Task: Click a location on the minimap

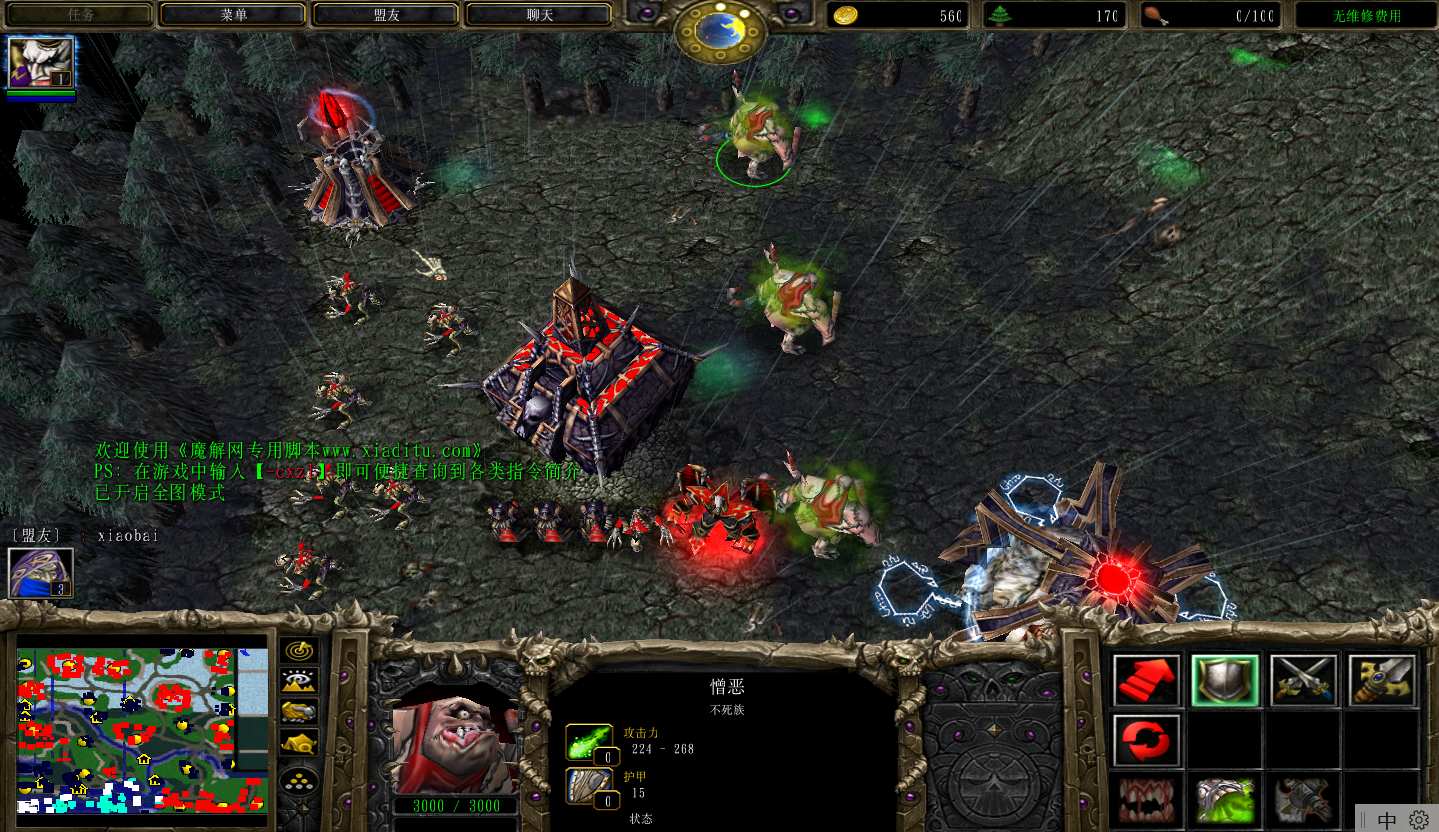Action: [142, 730]
